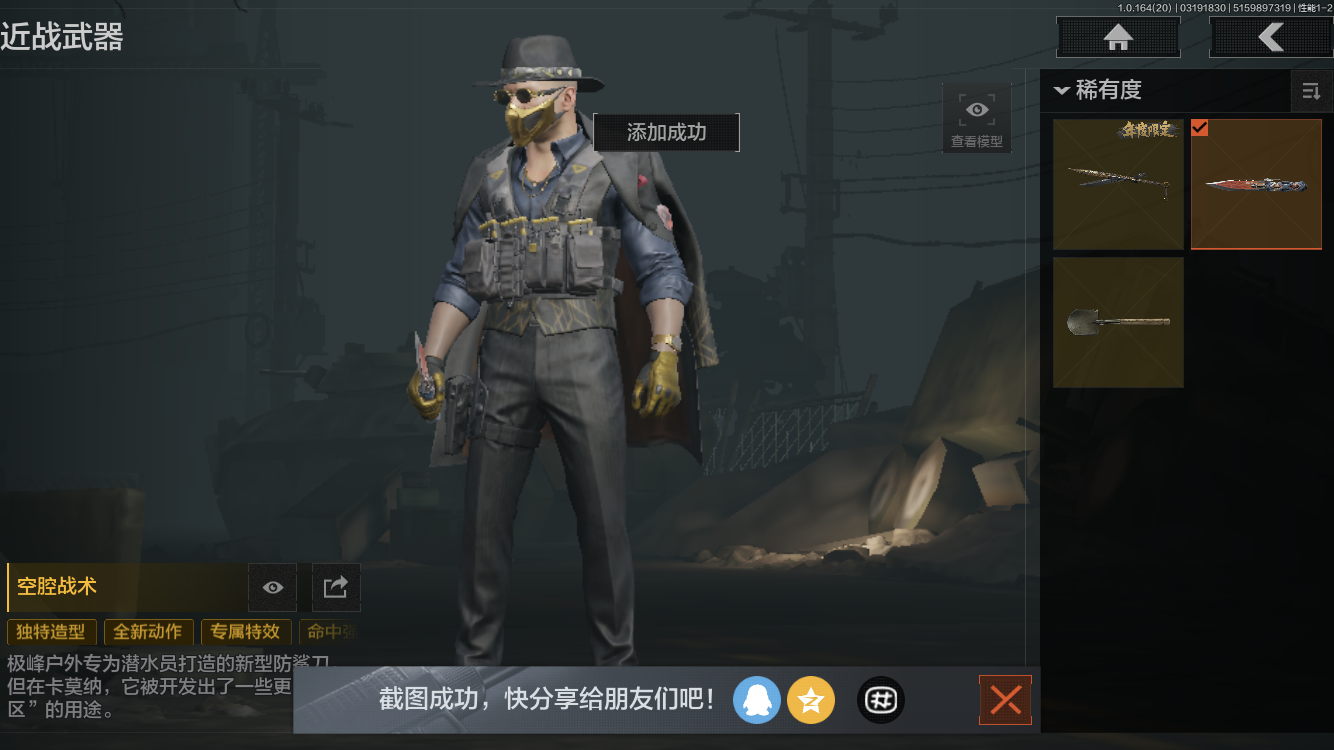Click the dark circular community icon in share bar
The image size is (1334, 750).
tap(880, 700)
